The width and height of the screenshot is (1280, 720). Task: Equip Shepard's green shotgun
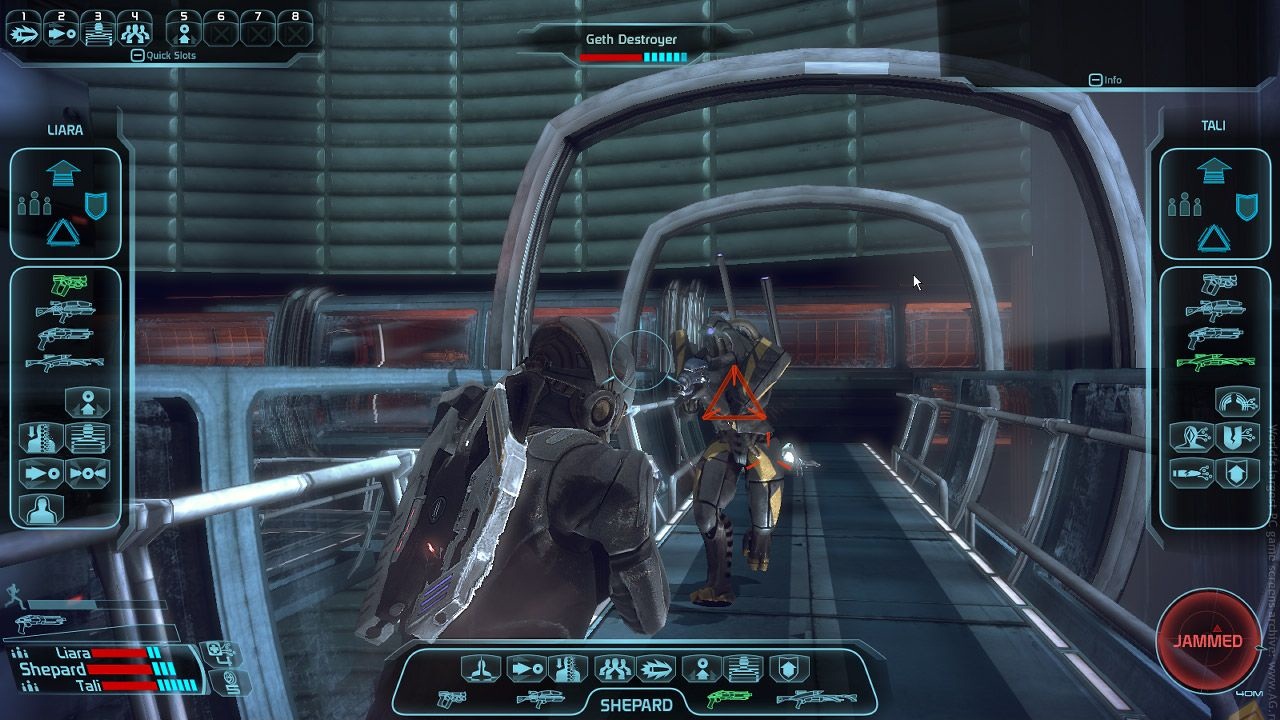tap(728, 698)
